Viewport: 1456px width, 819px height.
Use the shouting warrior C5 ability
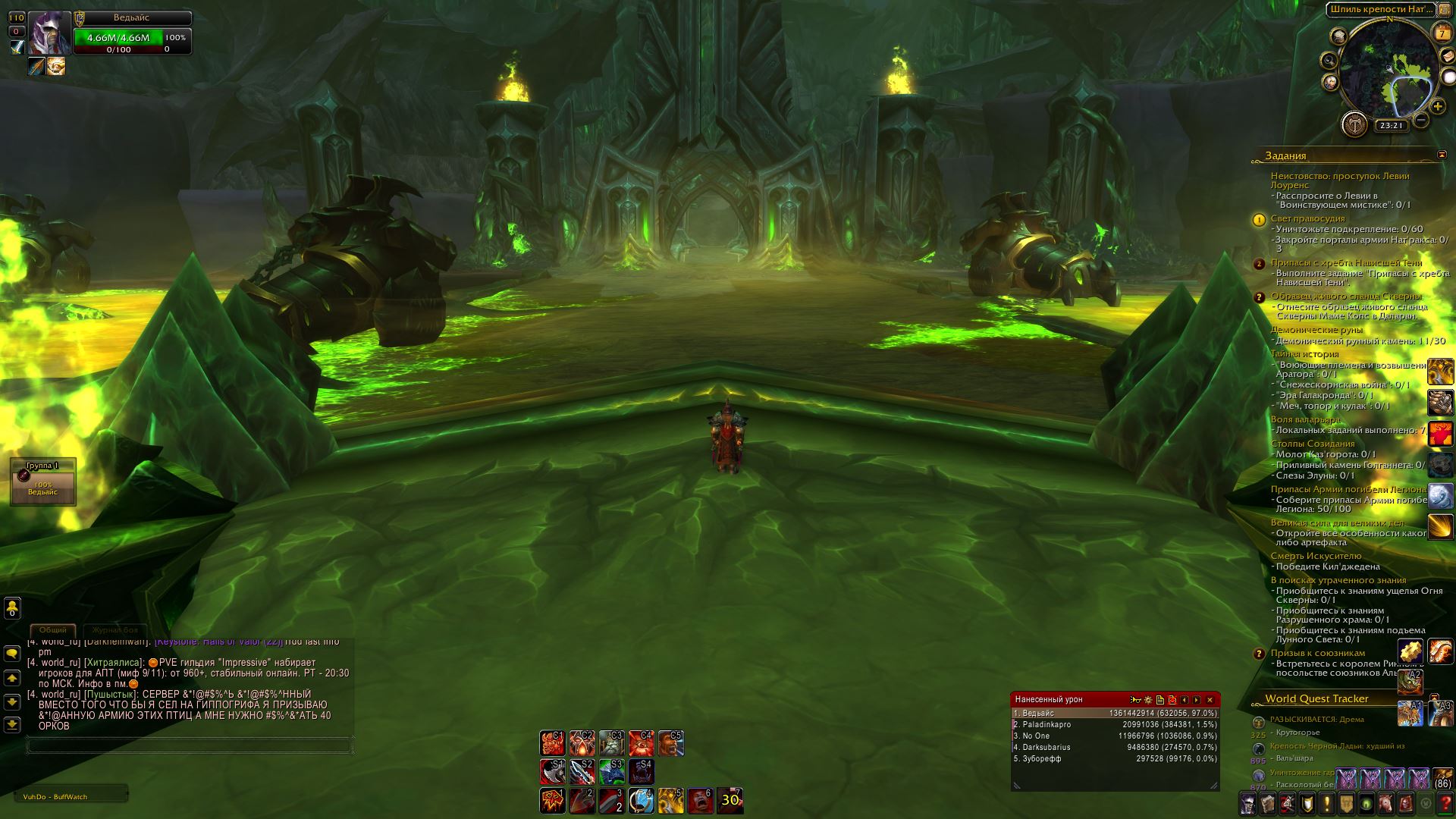point(670,743)
